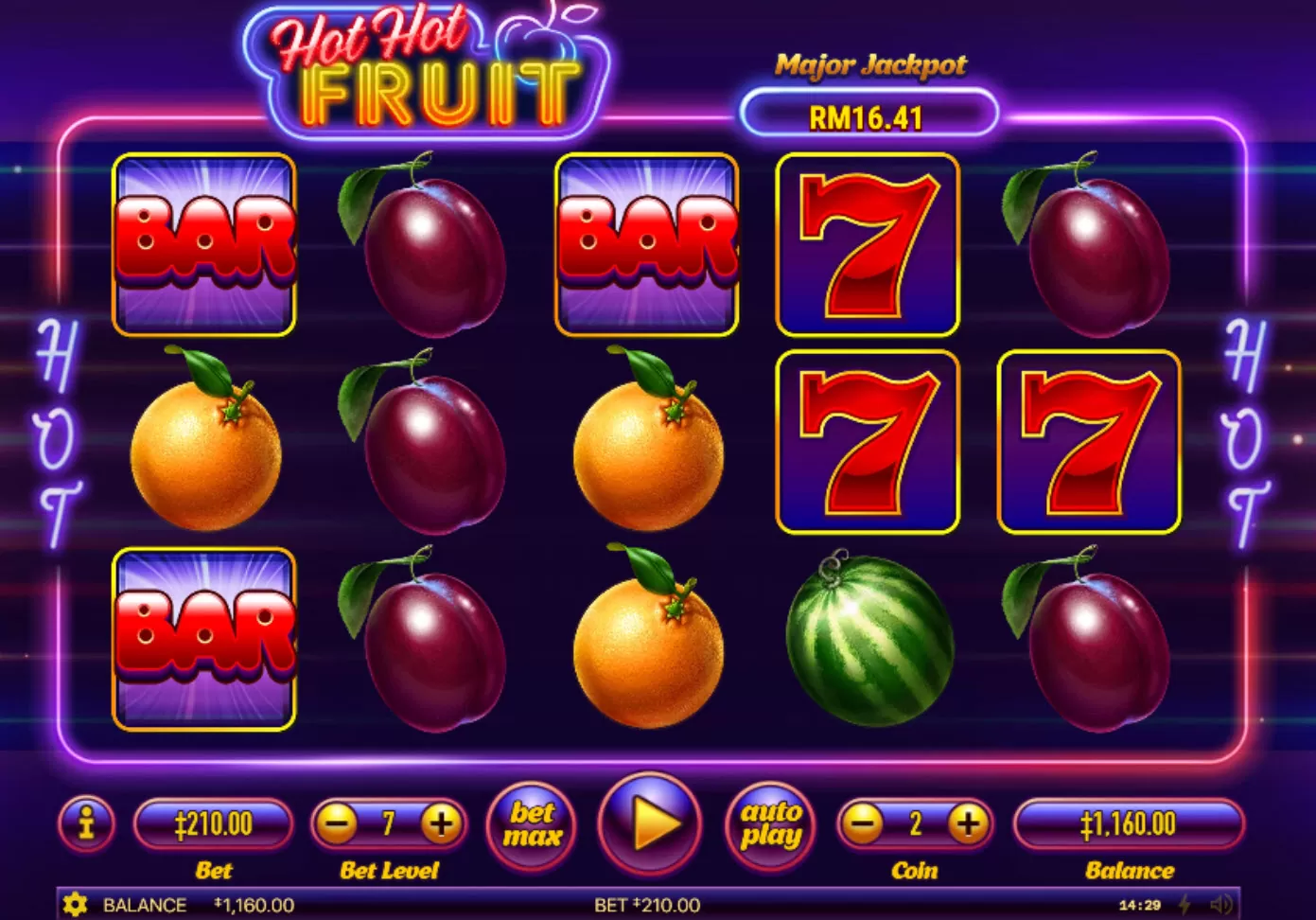Click the bet max button
The image size is (1316, 920).
coord(530,823)
